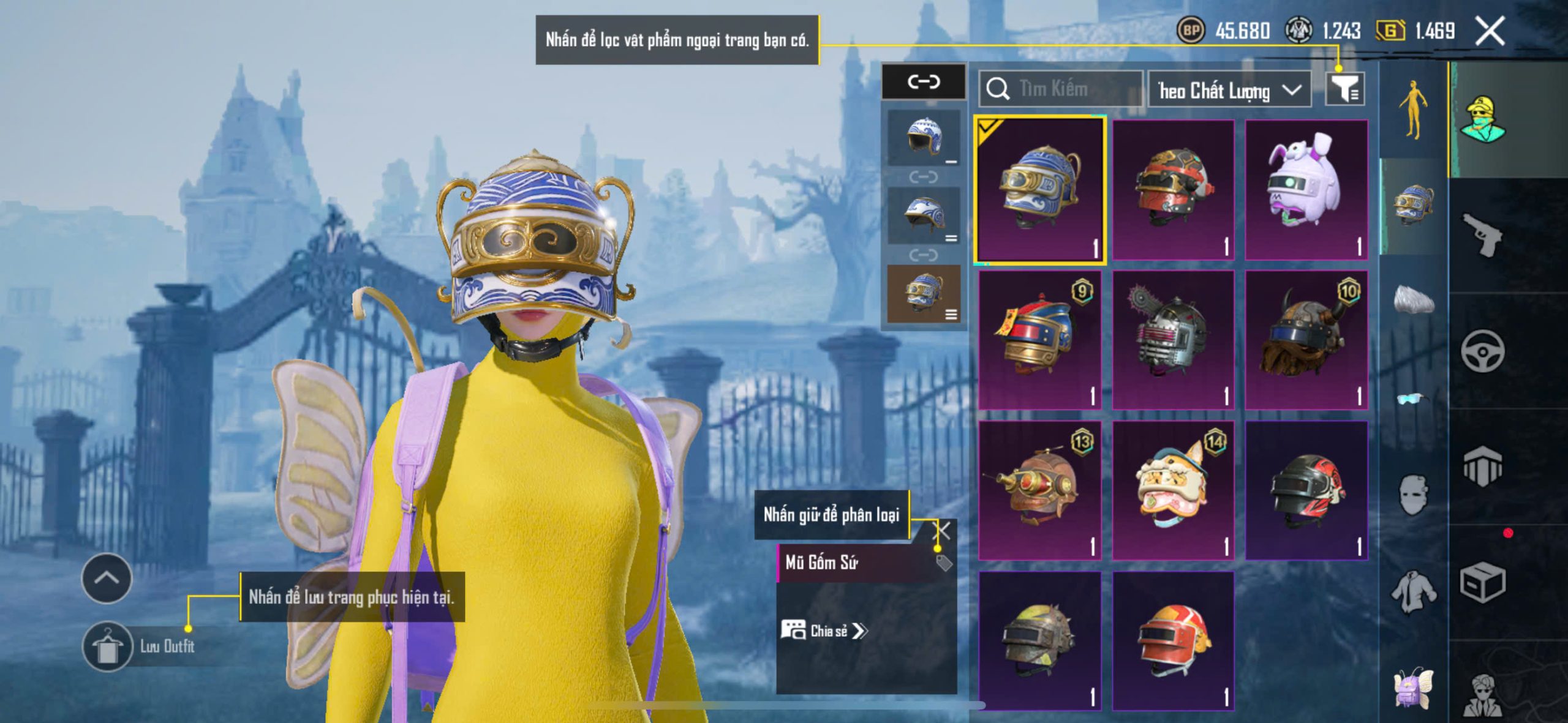
Task: Select the purple bunny helmet skin
Action: tap(1306, 189)
